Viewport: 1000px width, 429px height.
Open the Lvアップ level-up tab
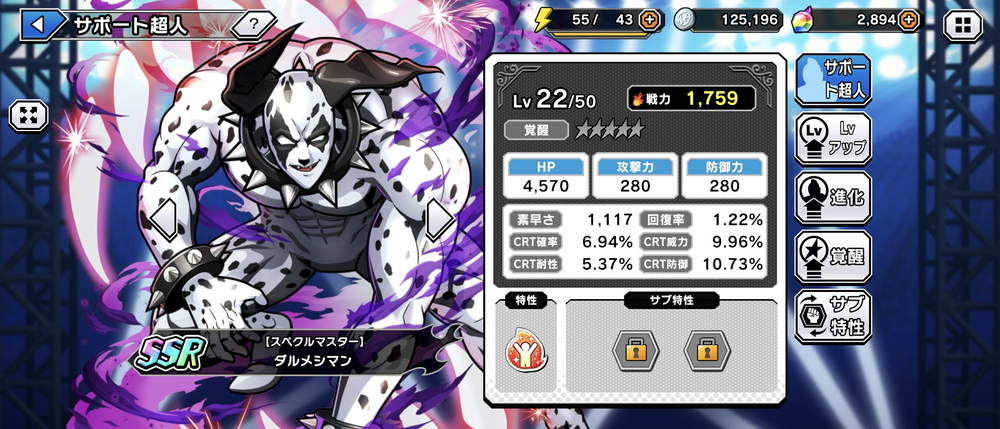coord(833,137)
